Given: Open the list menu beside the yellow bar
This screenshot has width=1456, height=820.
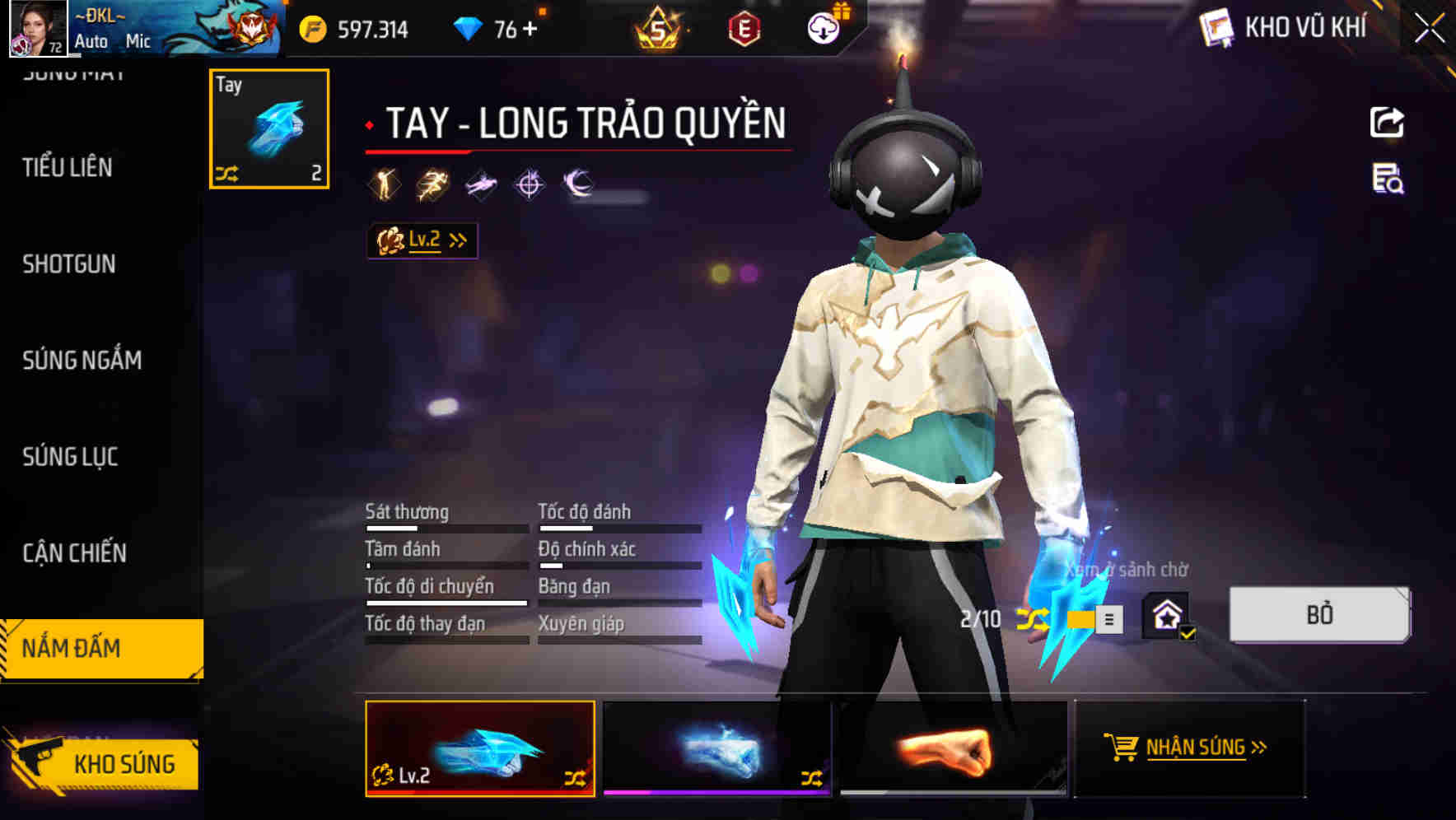Looking at the screenshot, I should (x=1109, y=619).
